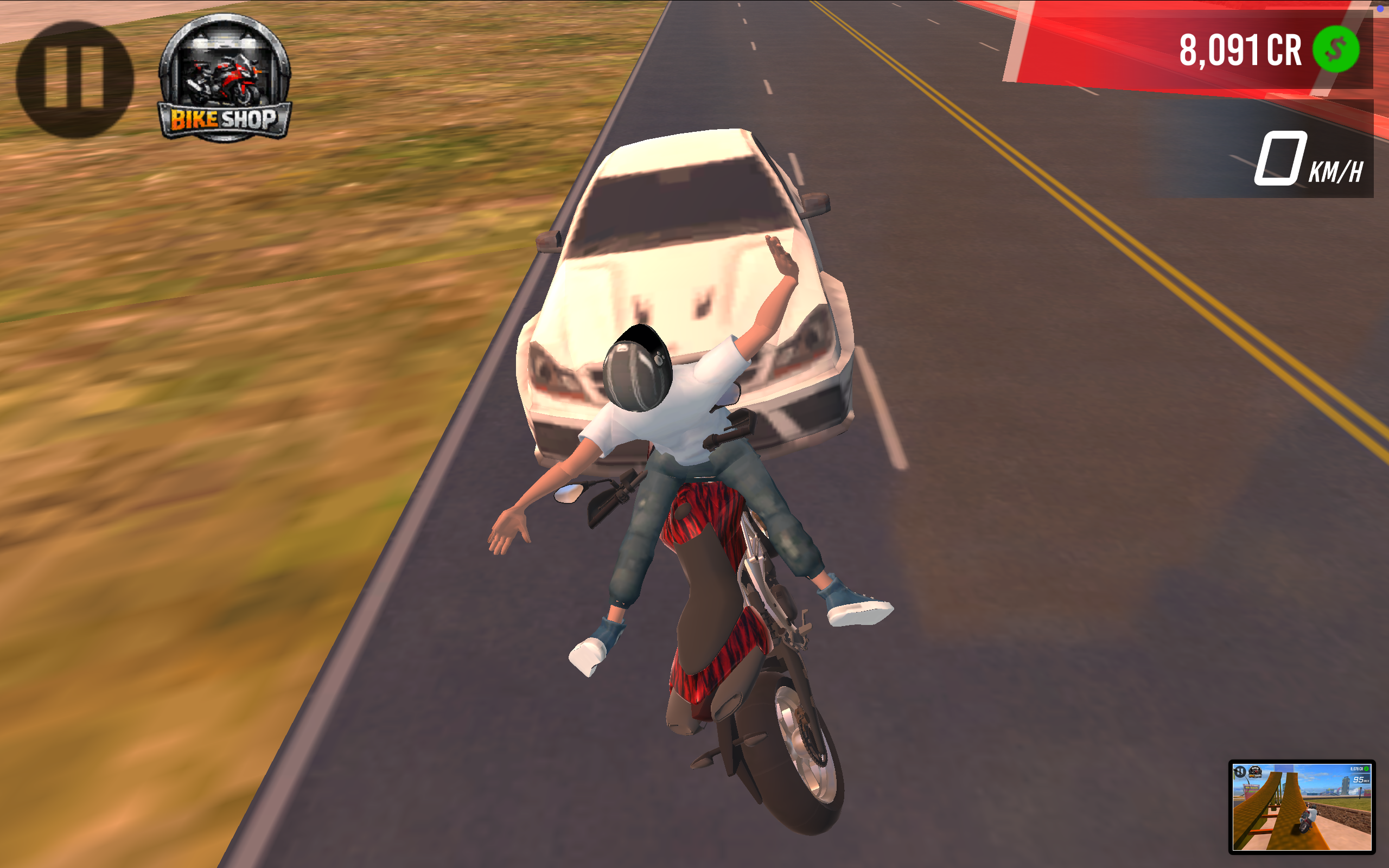This screenshot has height=868, width=1389.
Task: Pause the game with the pause button
Action: tap(75, 79)
